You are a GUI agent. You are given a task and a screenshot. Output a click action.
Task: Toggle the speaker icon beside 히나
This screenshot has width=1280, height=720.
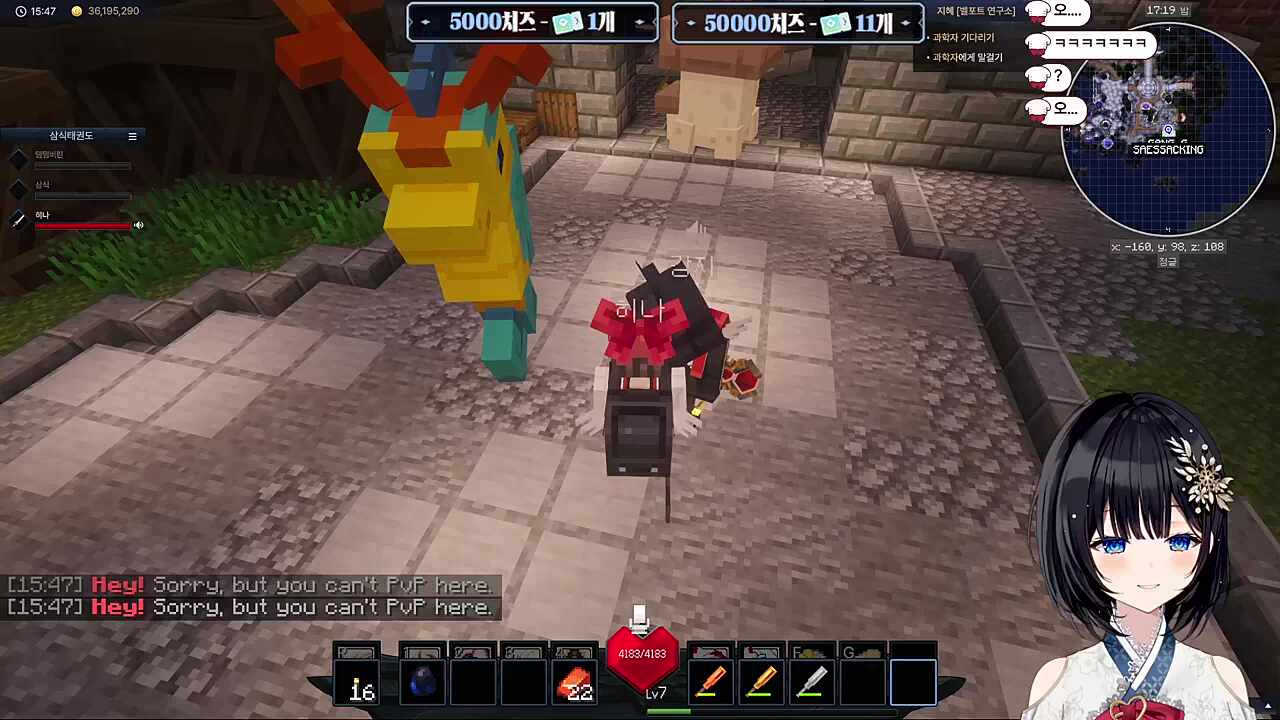click(x=139, y=225)
